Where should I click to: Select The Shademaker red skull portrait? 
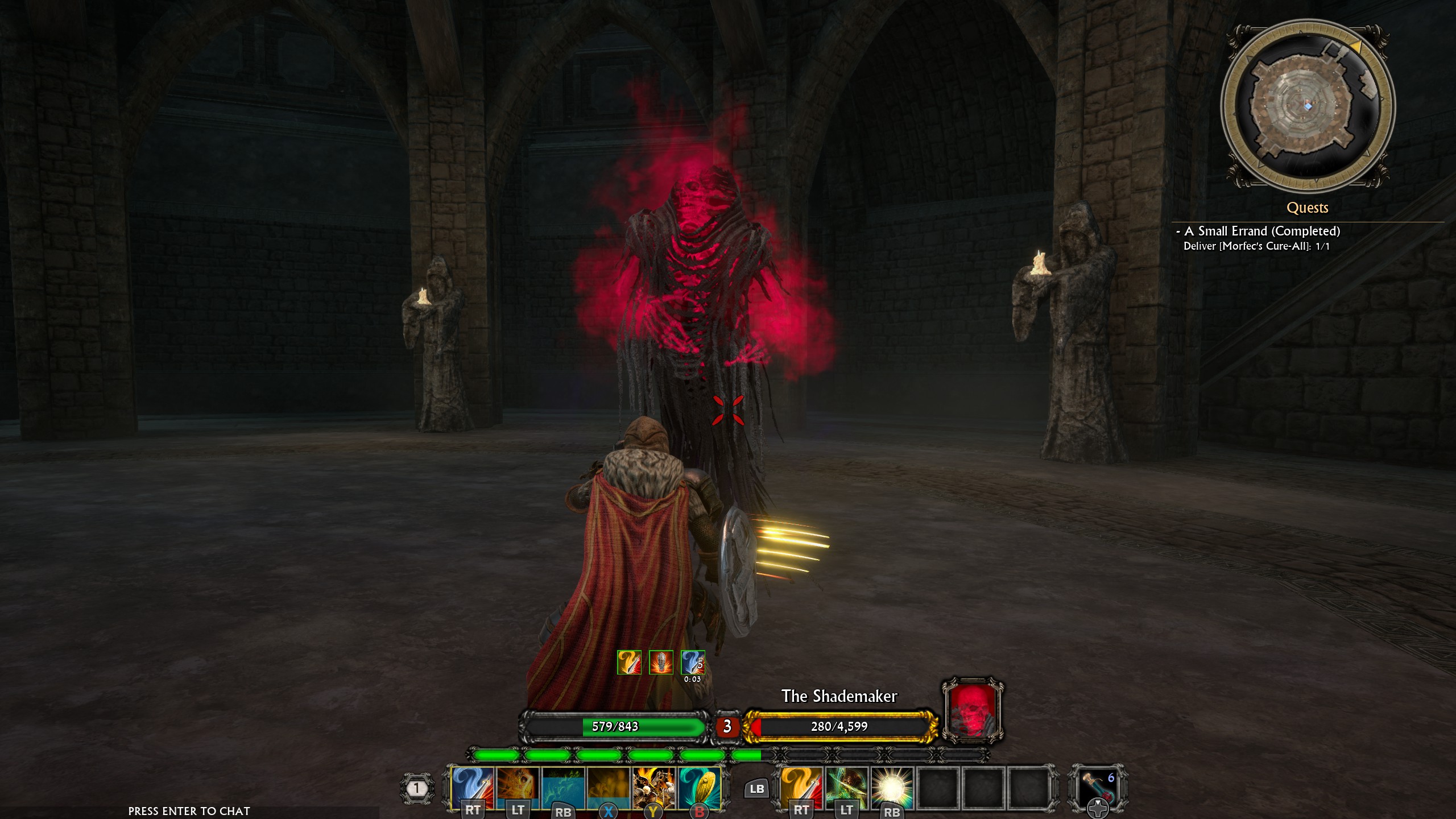(x=972, y=710)
